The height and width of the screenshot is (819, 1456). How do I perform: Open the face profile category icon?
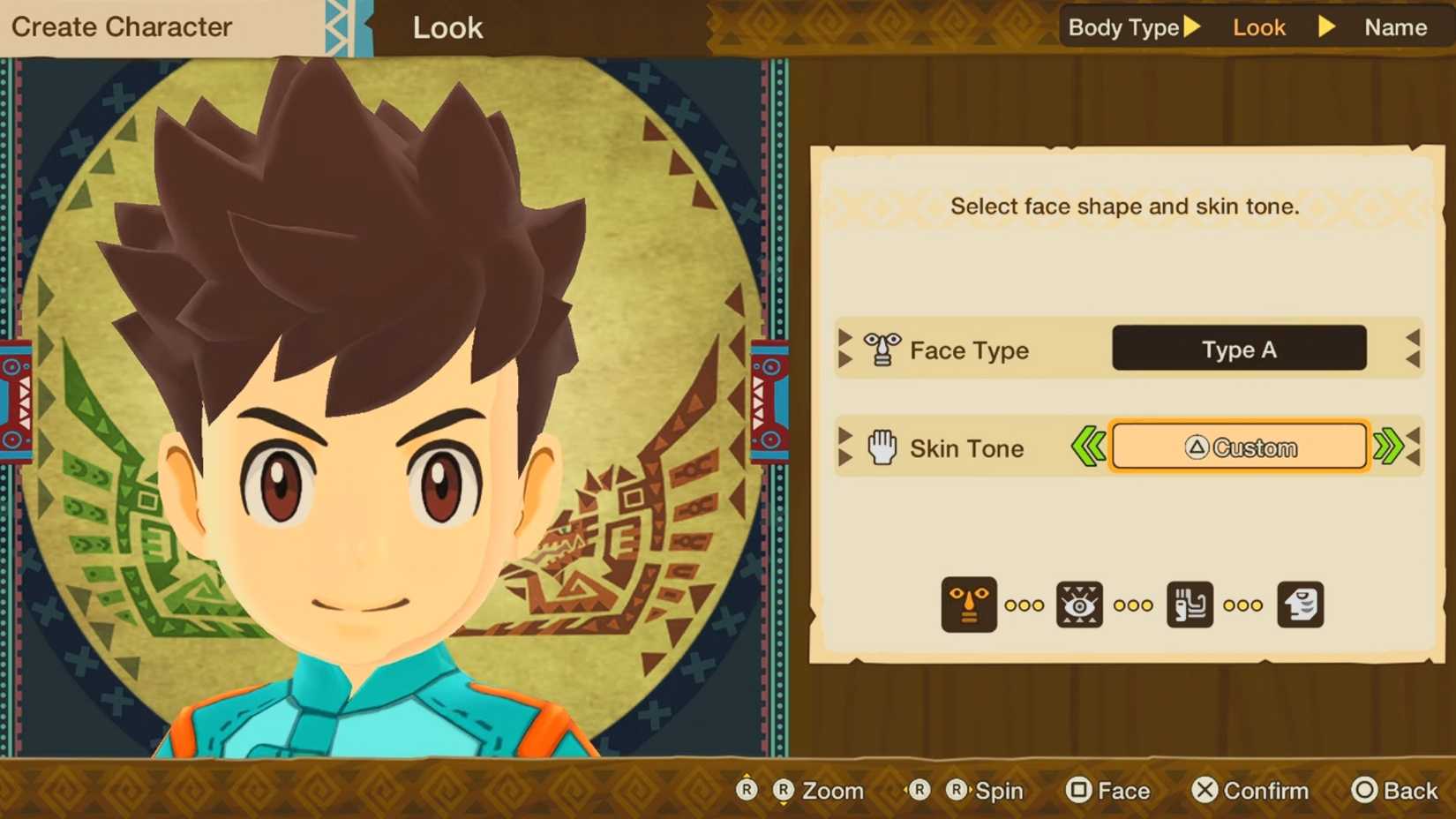pyautogui.click(x=1301, y=605)
